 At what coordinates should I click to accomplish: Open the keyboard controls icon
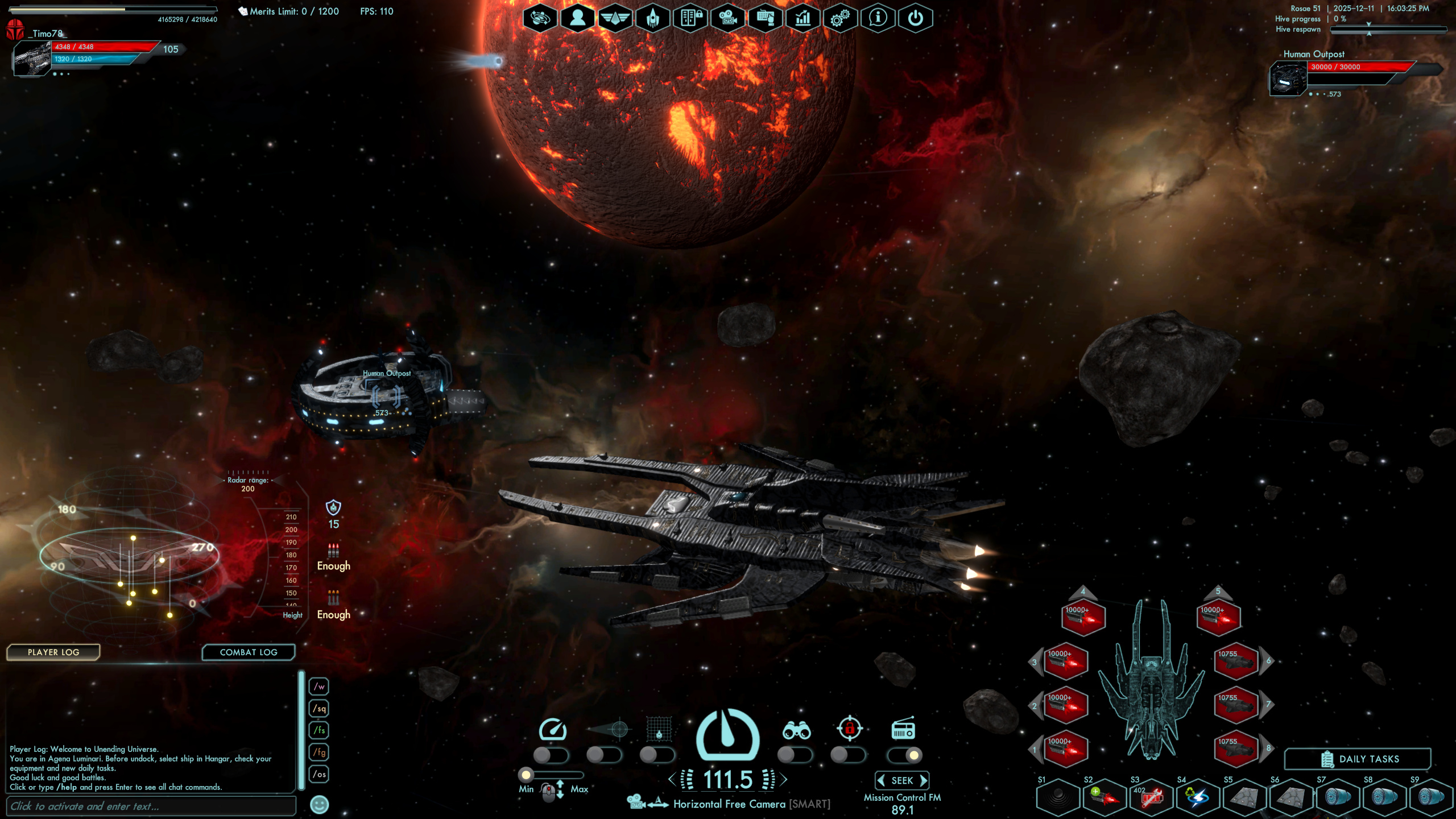pyautogui.click(x=765, y=18)
